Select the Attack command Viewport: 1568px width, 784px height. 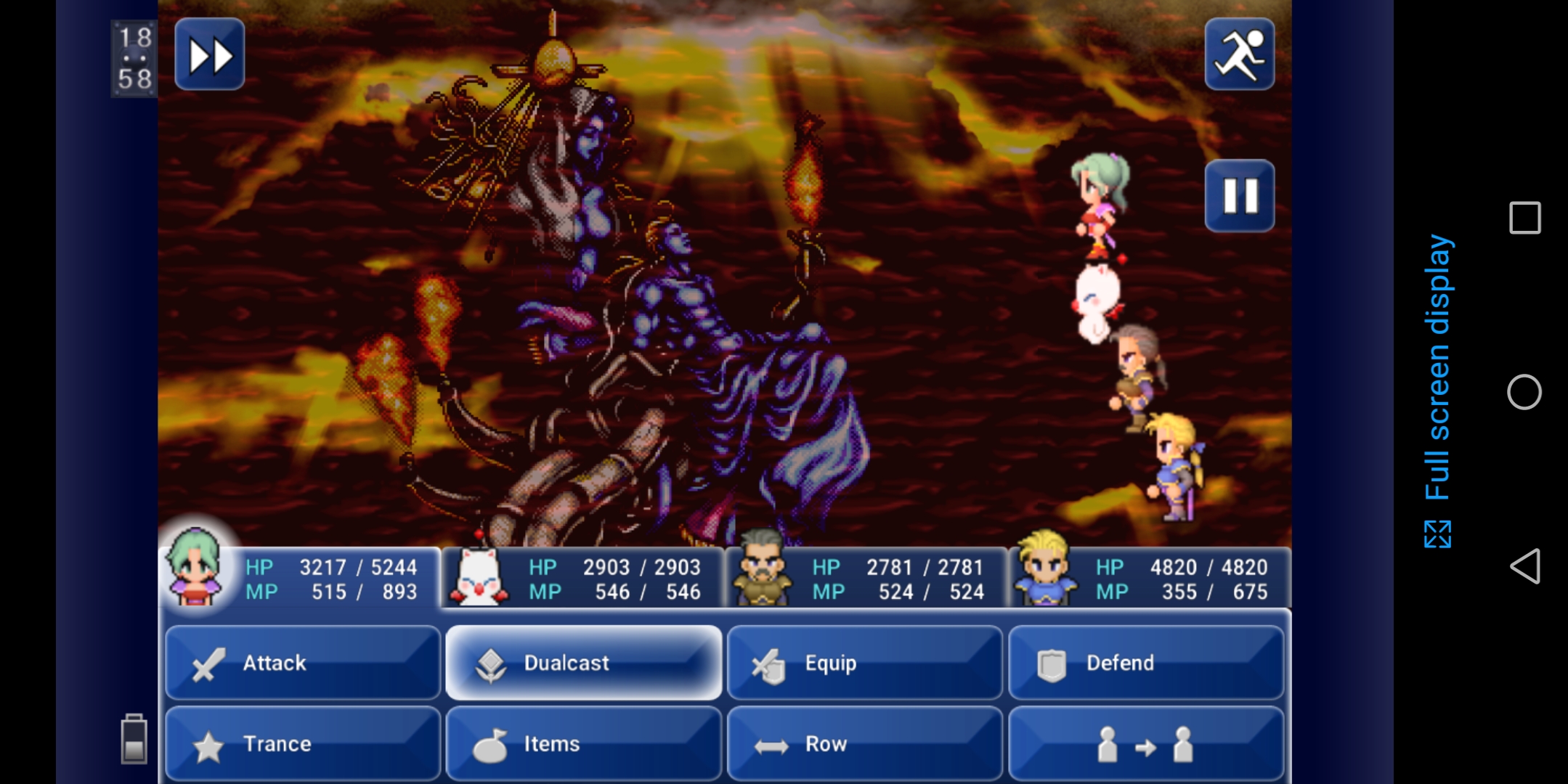(x=303, y=663)
